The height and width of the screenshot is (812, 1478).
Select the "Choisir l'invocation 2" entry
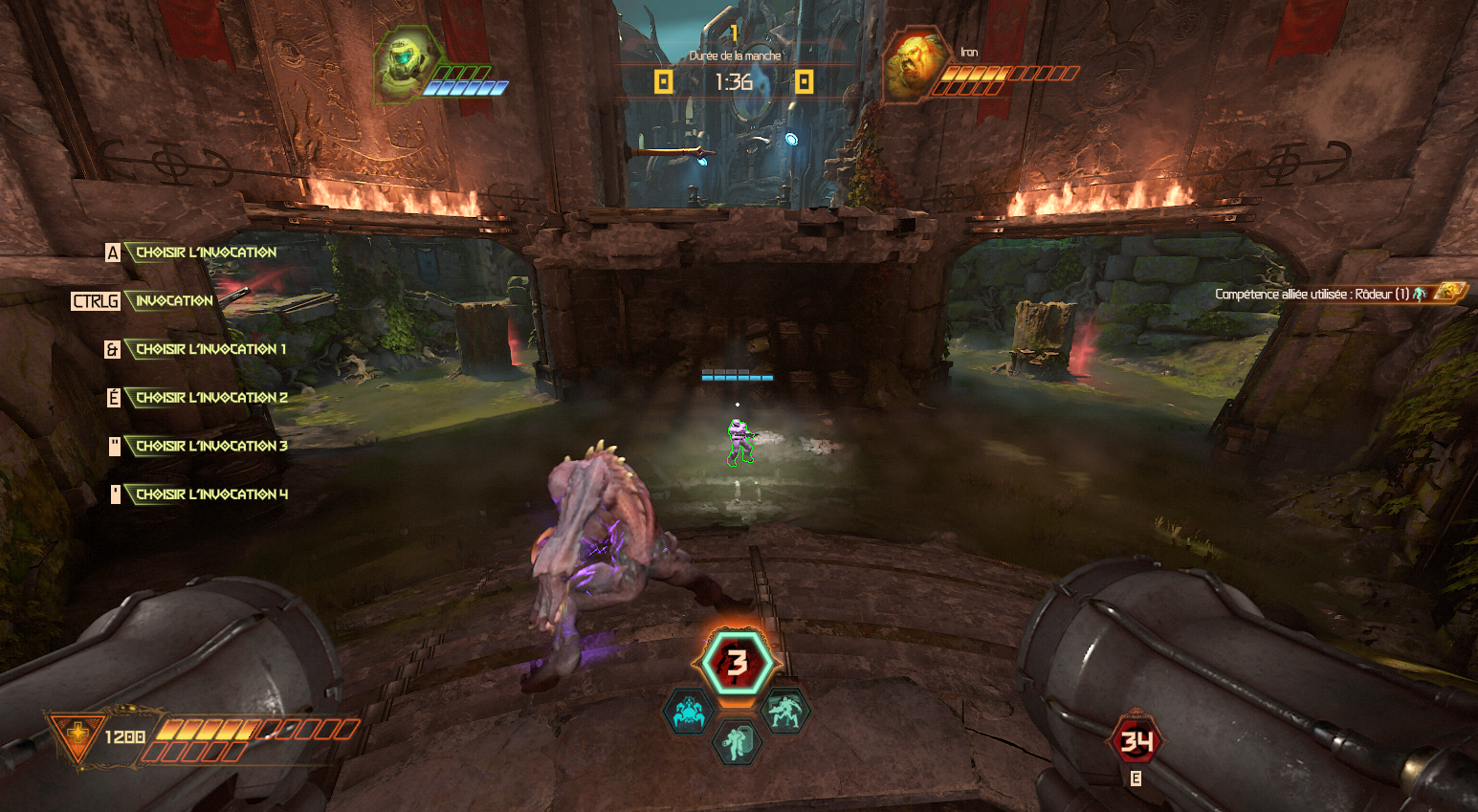(x=210, y=398)
